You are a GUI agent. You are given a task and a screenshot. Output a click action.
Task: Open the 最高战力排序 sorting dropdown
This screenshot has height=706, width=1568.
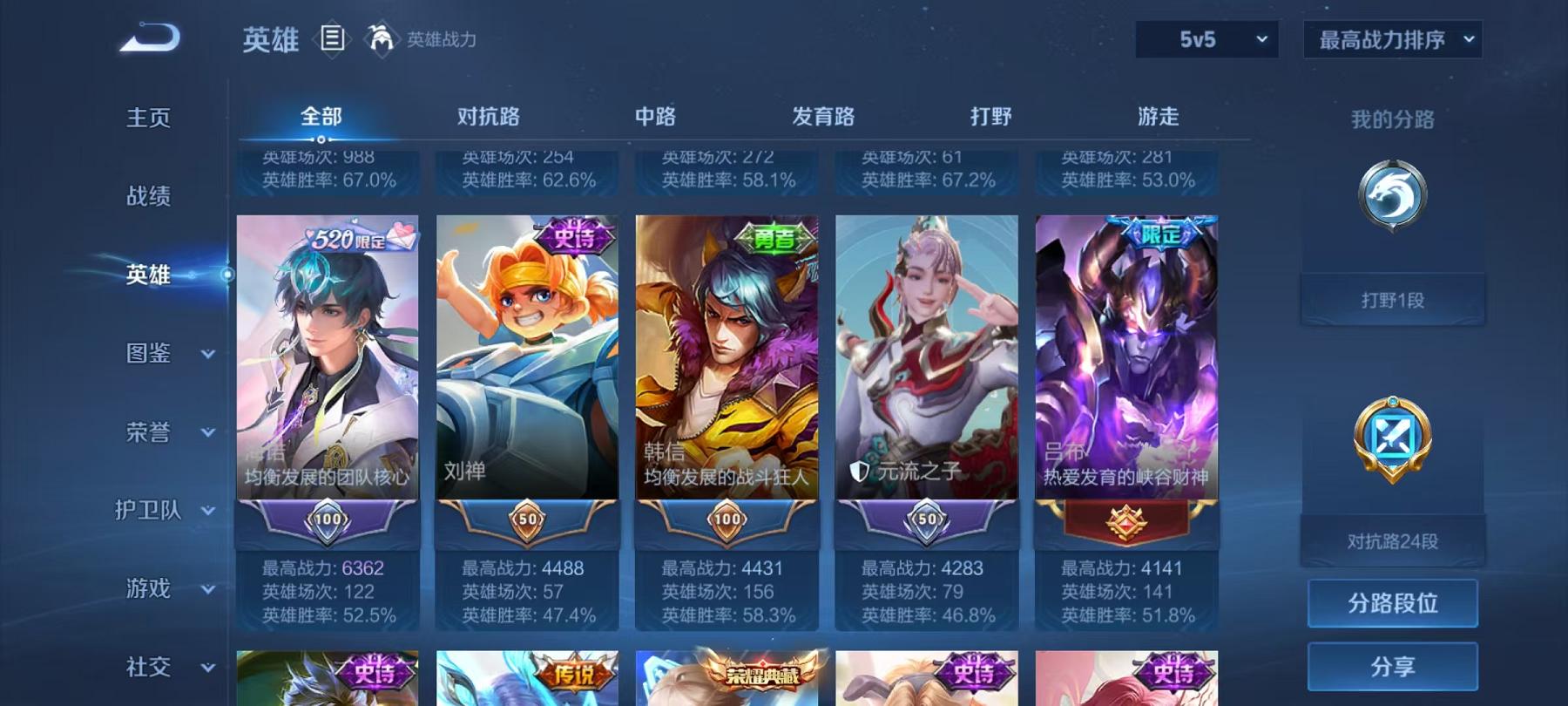point(1391,39)
